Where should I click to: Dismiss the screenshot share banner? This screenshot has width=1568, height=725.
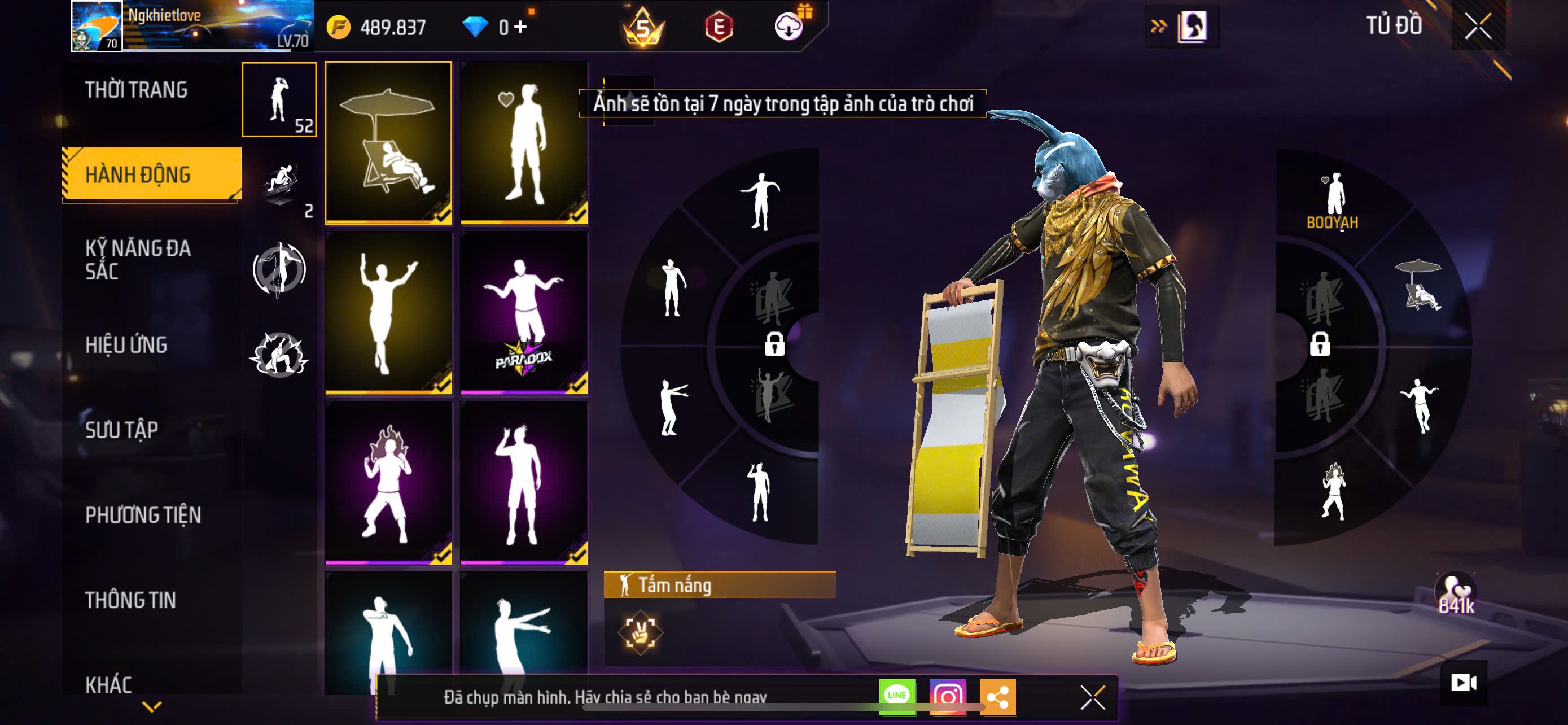point(1092,697)
